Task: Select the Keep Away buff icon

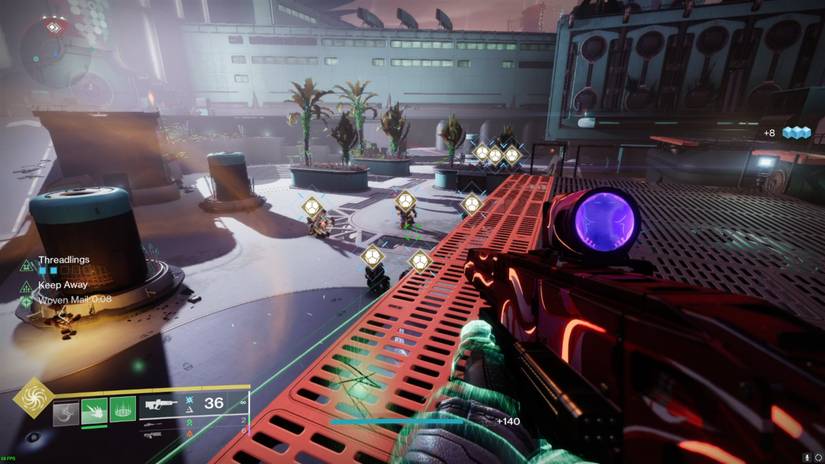Action: 27,284
